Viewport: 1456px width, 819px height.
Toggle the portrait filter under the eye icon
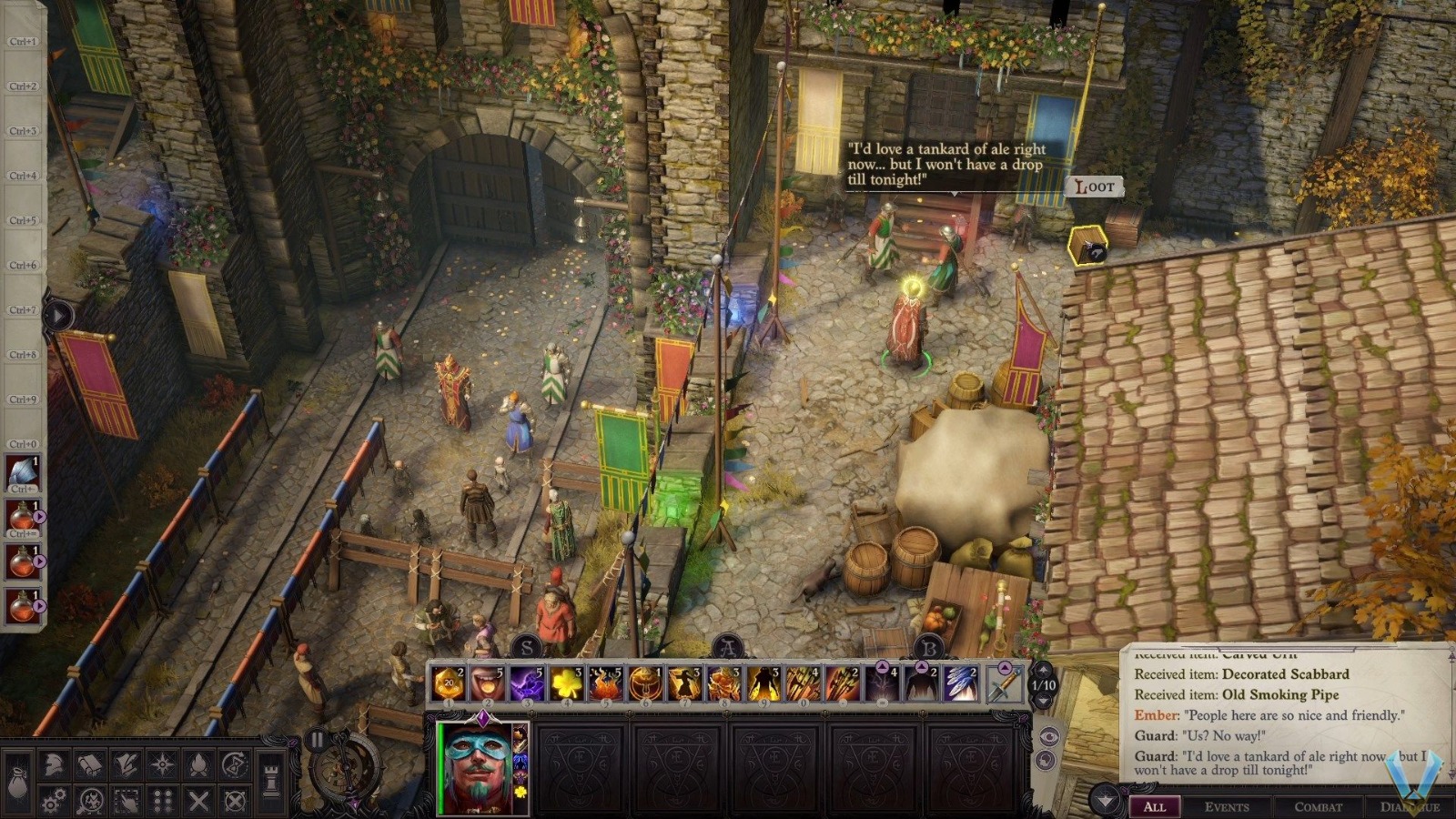(1045, 759)
